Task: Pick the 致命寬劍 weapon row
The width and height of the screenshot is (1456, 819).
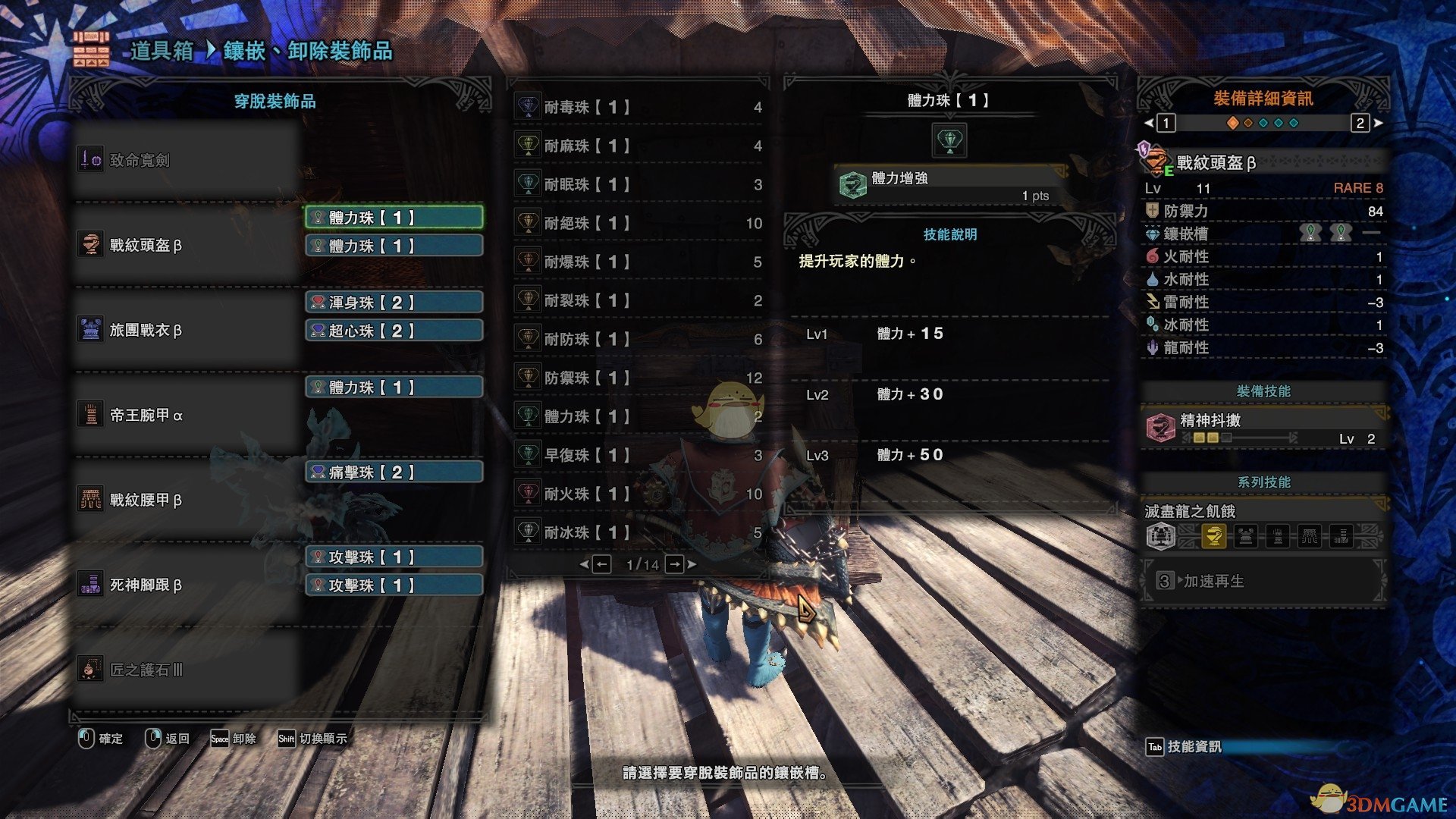Action: tap(187, 160)
